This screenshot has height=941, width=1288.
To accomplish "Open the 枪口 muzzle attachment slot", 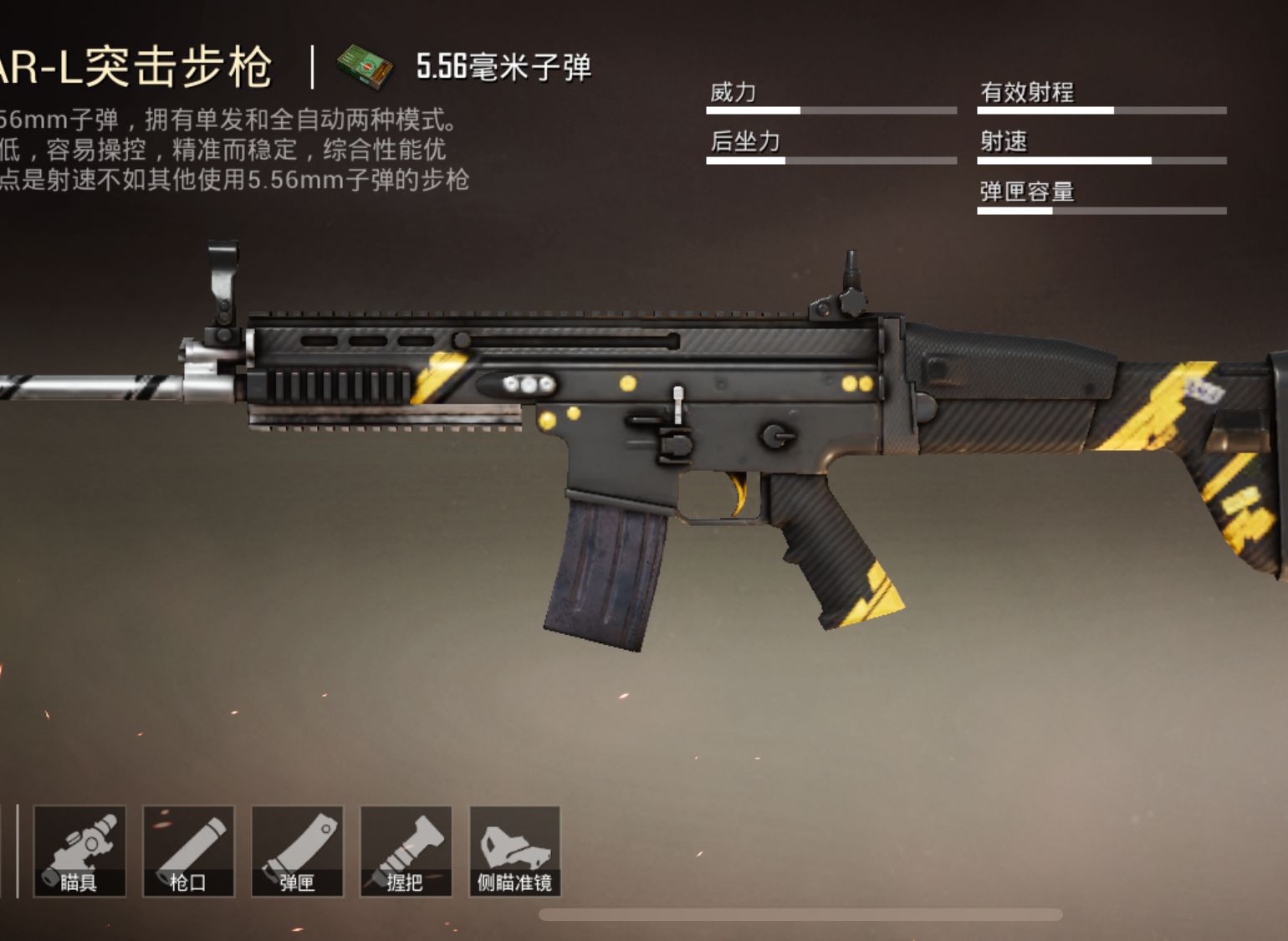I will (189, 852).
